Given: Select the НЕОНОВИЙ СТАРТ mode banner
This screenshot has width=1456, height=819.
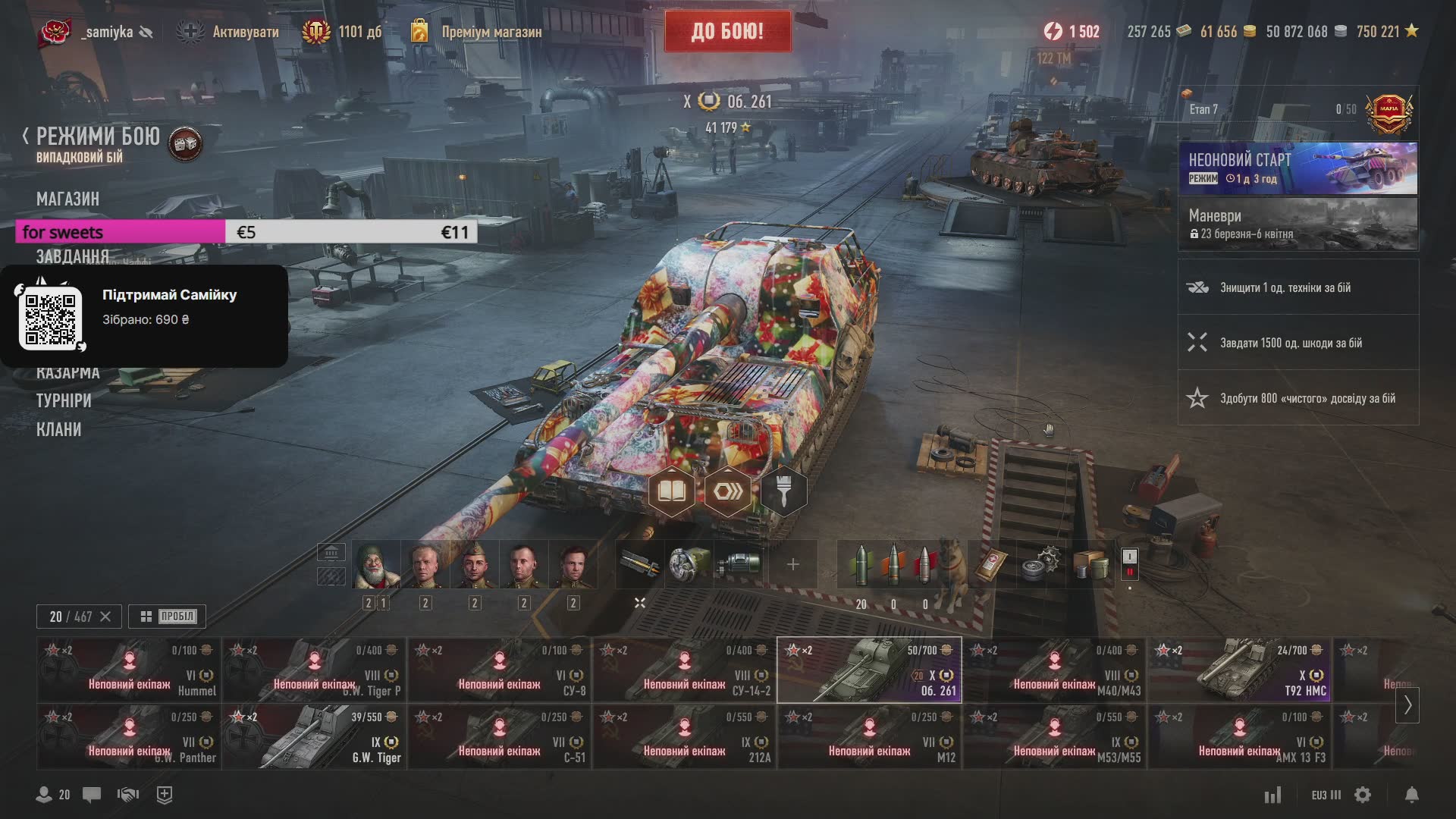Looking at the screenshot, I should [1298, 168].
